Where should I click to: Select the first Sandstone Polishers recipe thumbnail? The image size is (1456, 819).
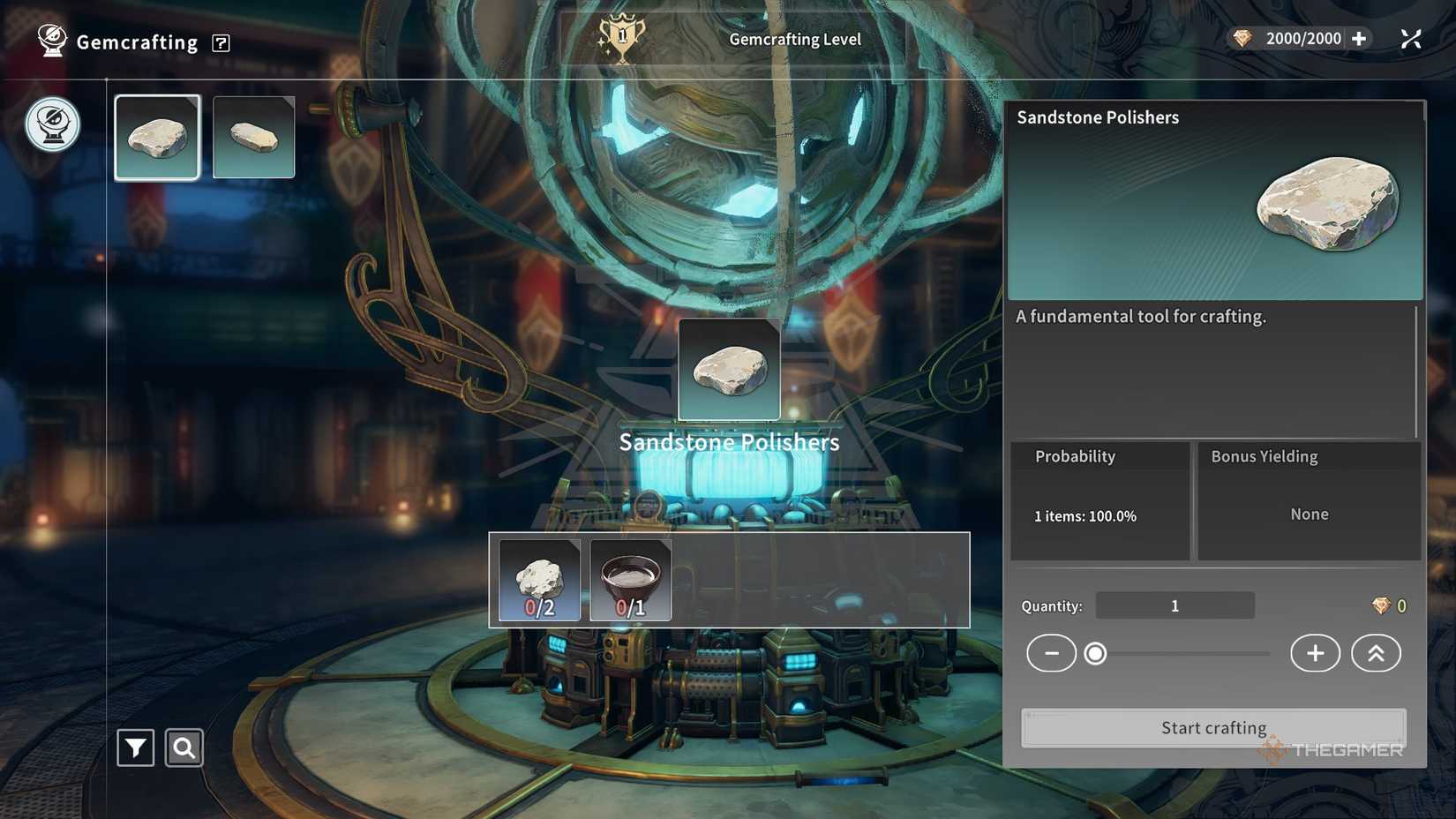[x=157, y=135]
